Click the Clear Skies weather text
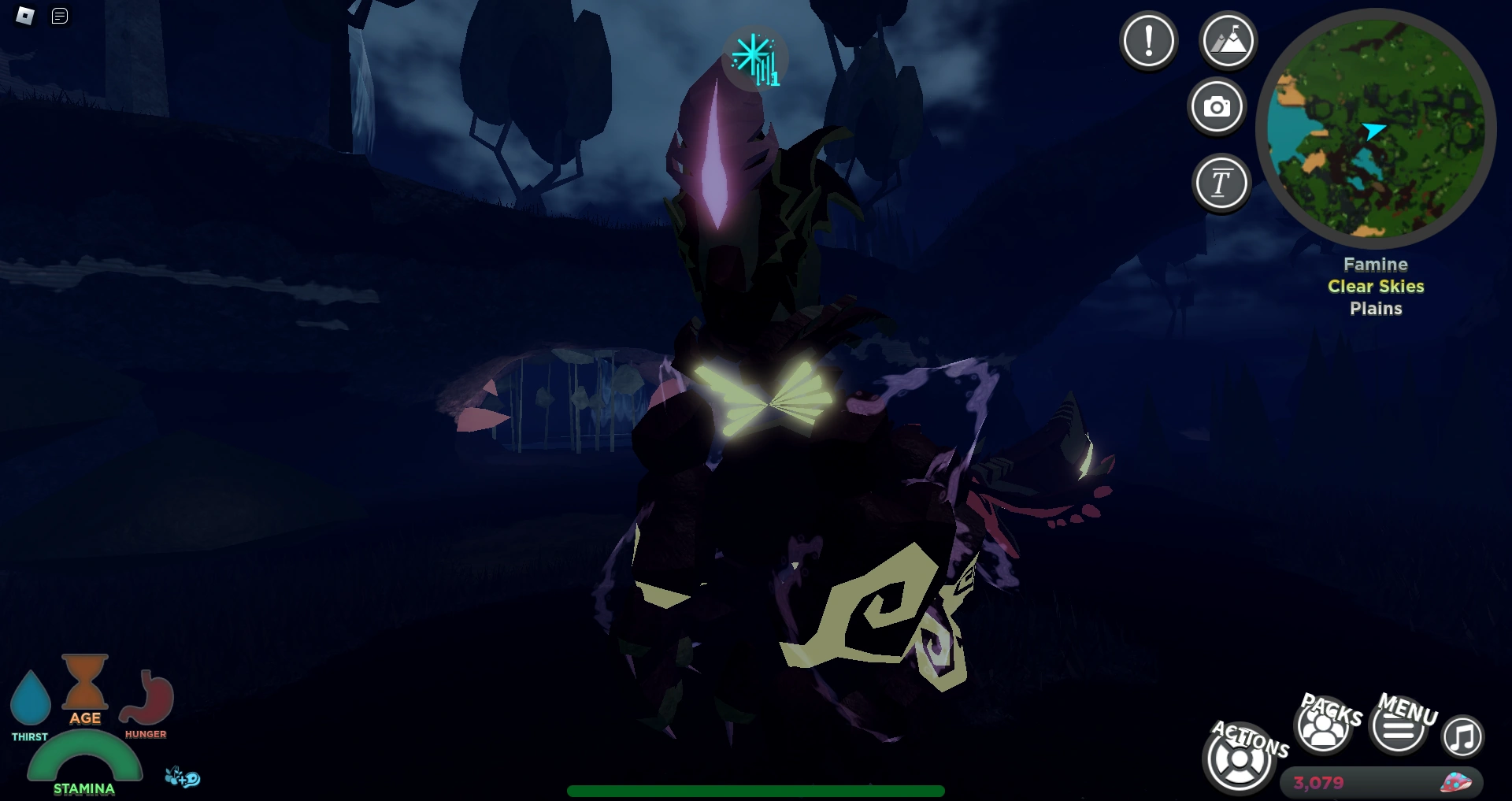1512x801 pixels. click(x=1375, y=287)
